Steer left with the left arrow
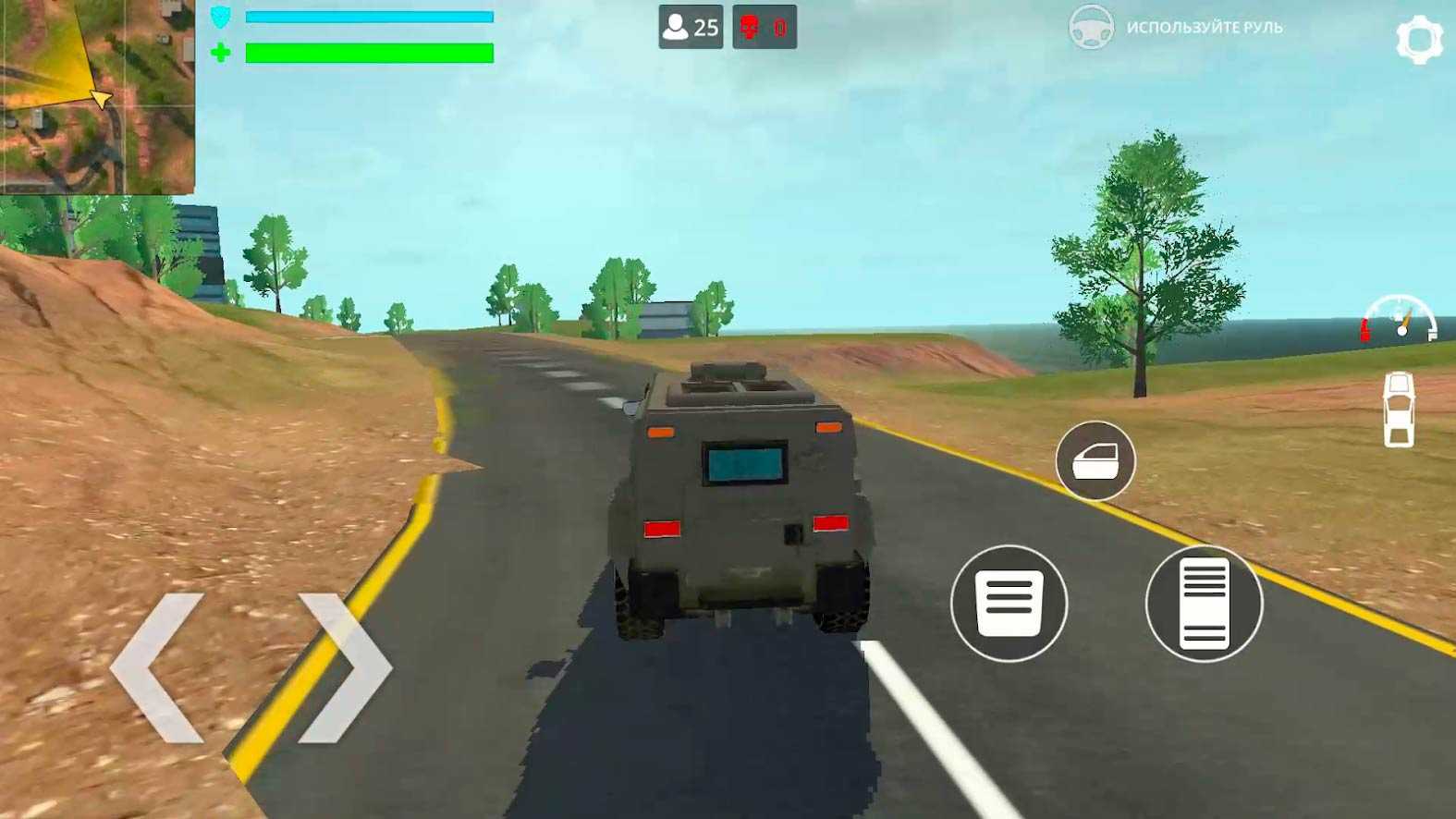 coord(158,667)
